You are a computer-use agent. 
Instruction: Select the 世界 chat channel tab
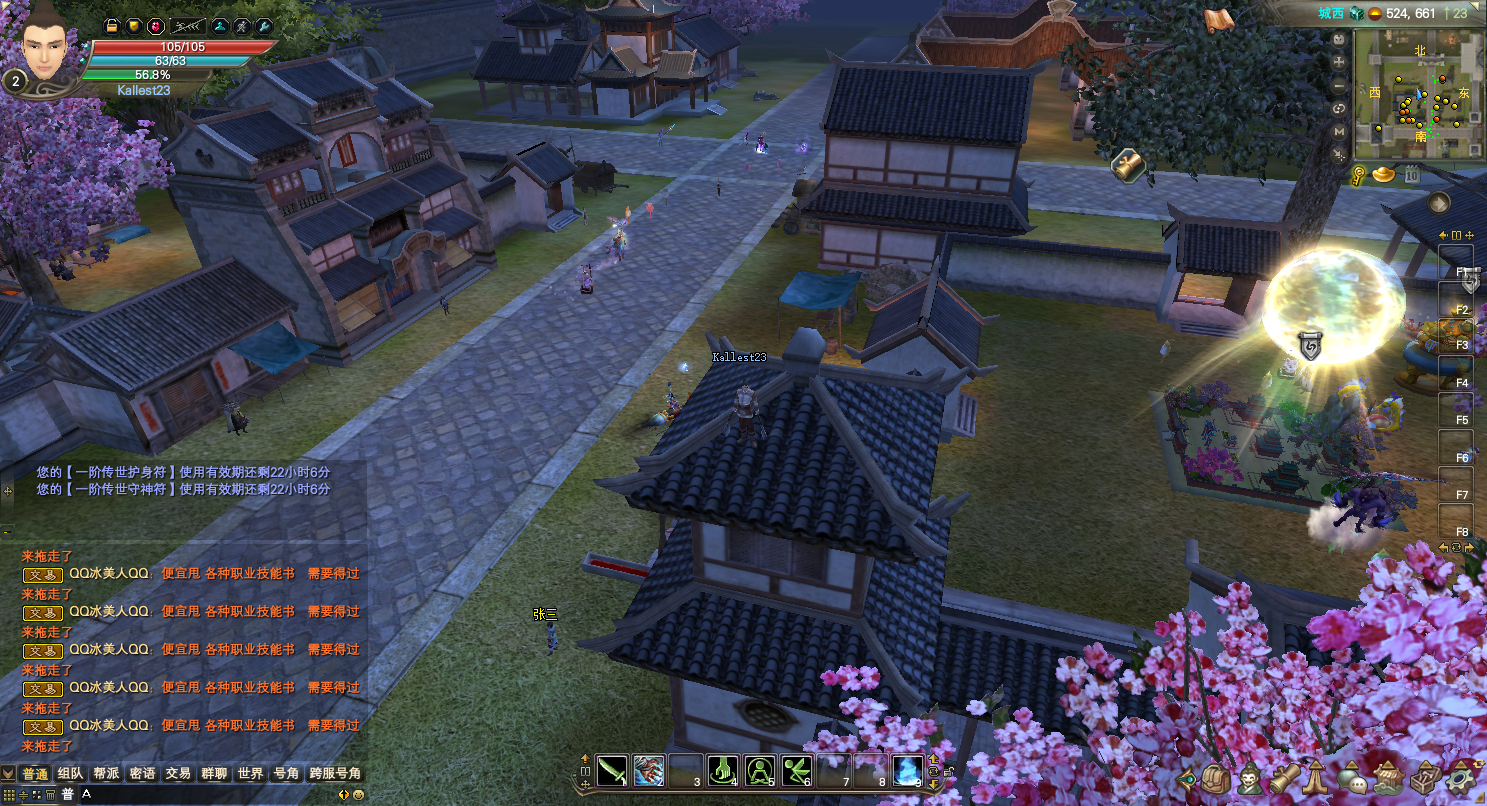[250, 773]
